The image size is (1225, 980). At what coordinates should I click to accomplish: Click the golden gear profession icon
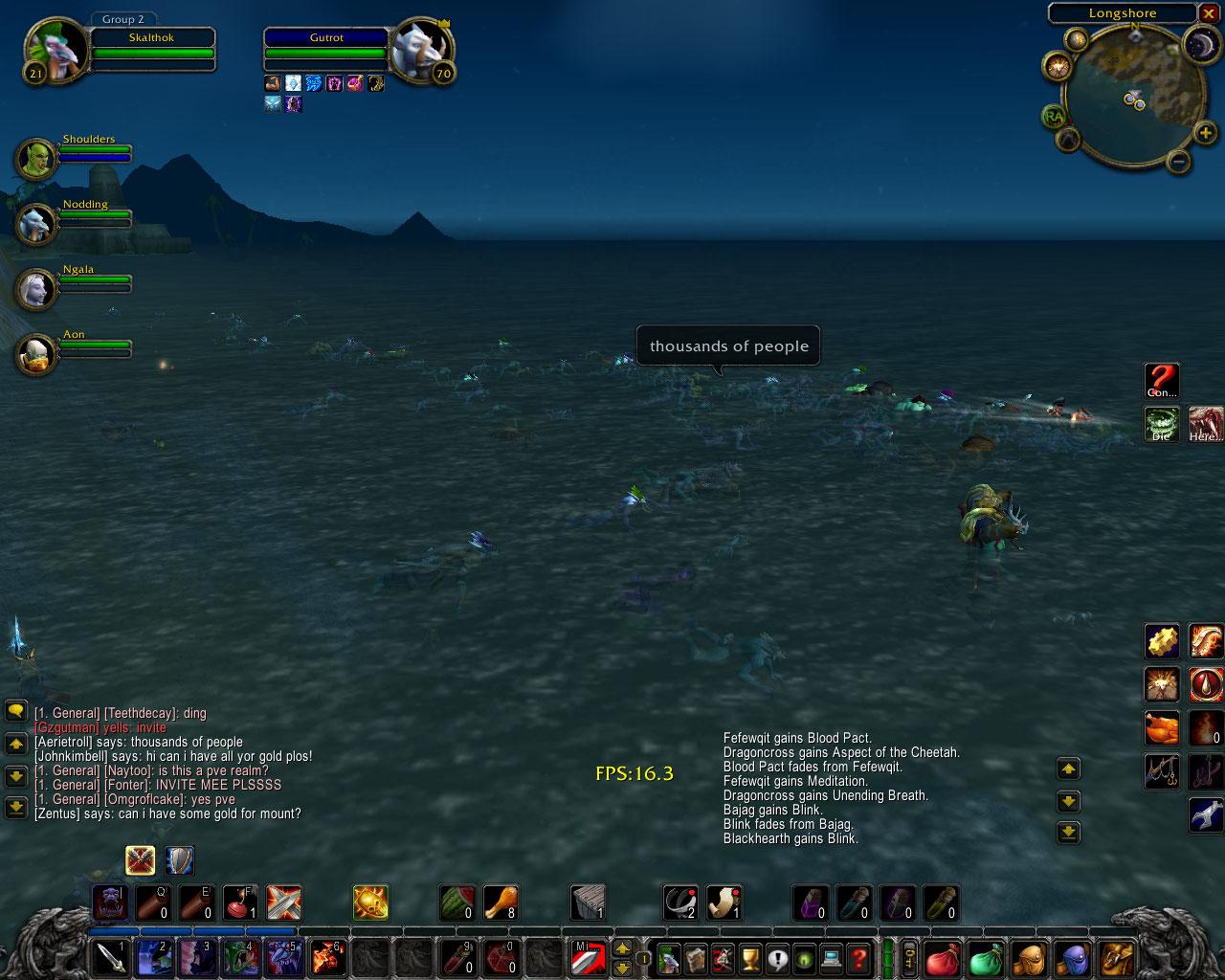coord(1162,640)
